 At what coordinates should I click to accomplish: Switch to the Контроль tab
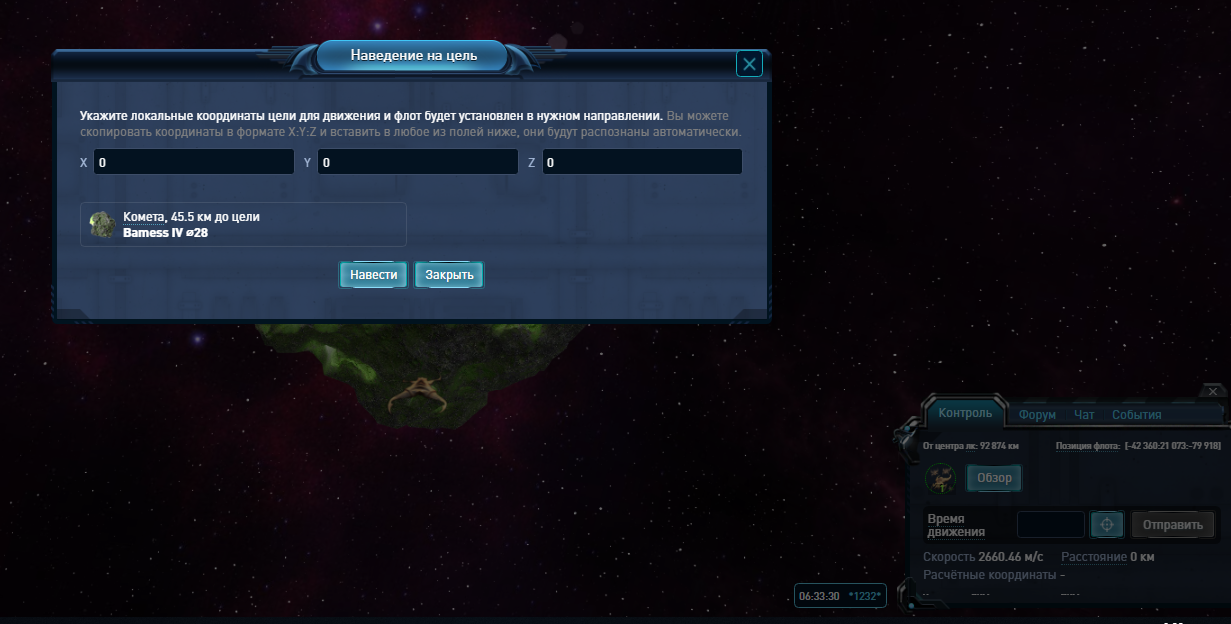[x=965, y=413]
